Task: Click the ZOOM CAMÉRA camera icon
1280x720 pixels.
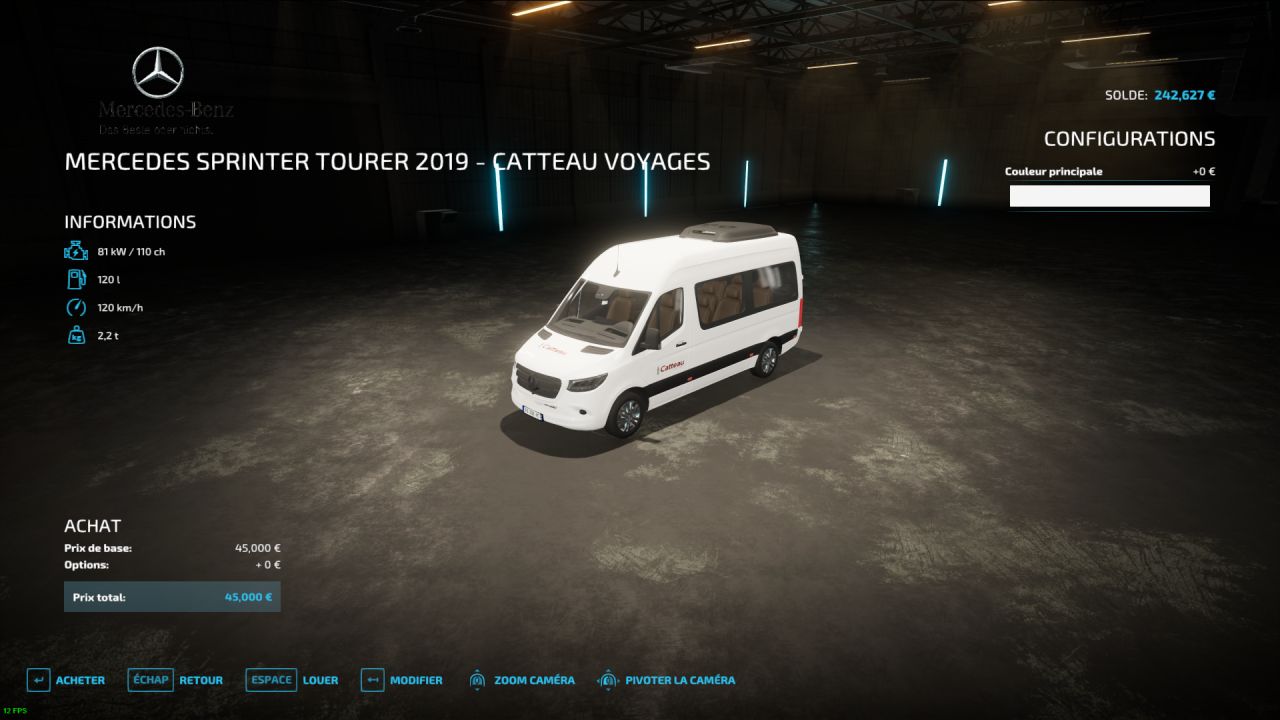Action: click(x=477, y=680)
